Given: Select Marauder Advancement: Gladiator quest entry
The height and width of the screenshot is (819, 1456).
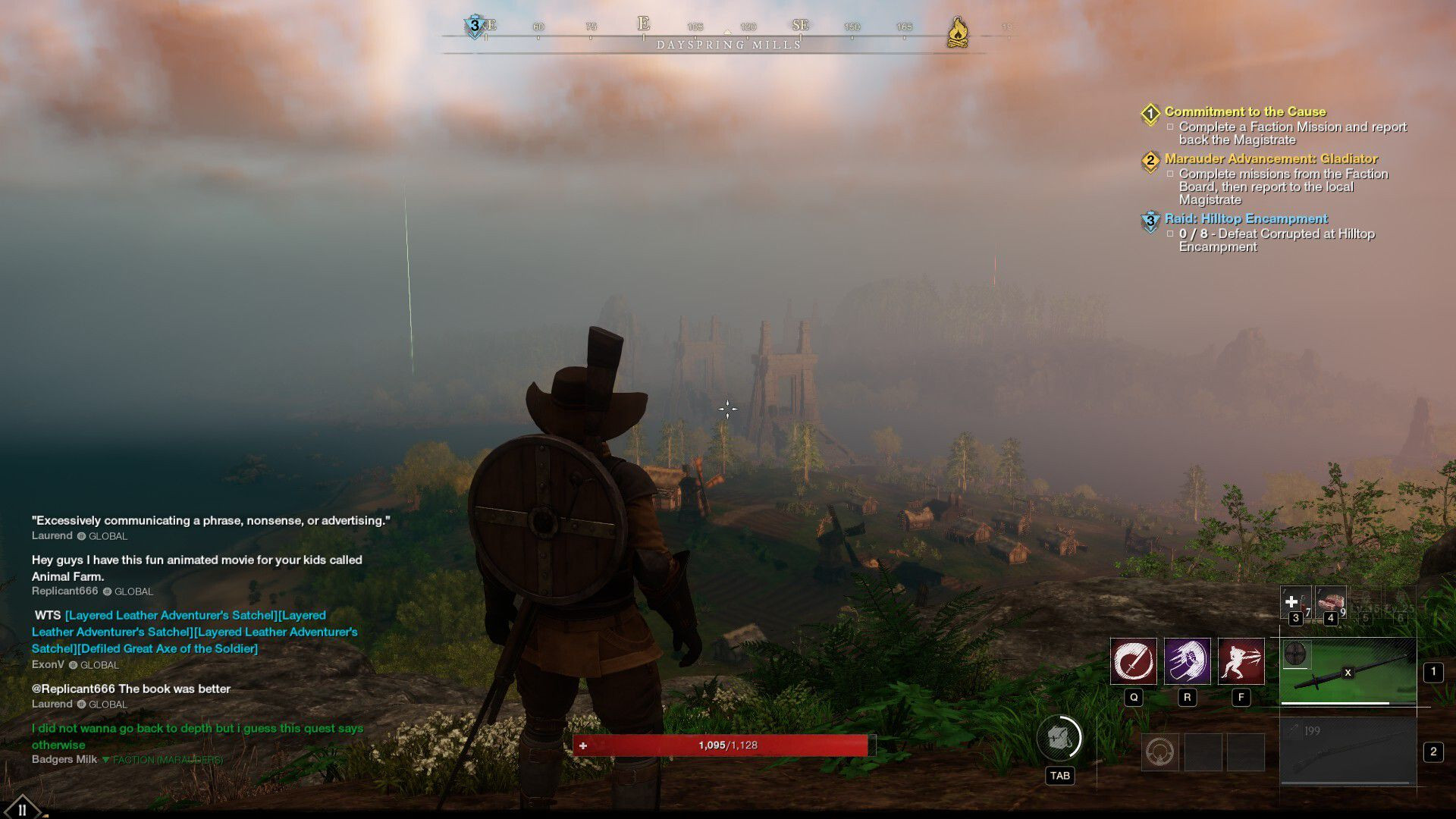Looking at the screenshot, I should tap(1270, 158).
